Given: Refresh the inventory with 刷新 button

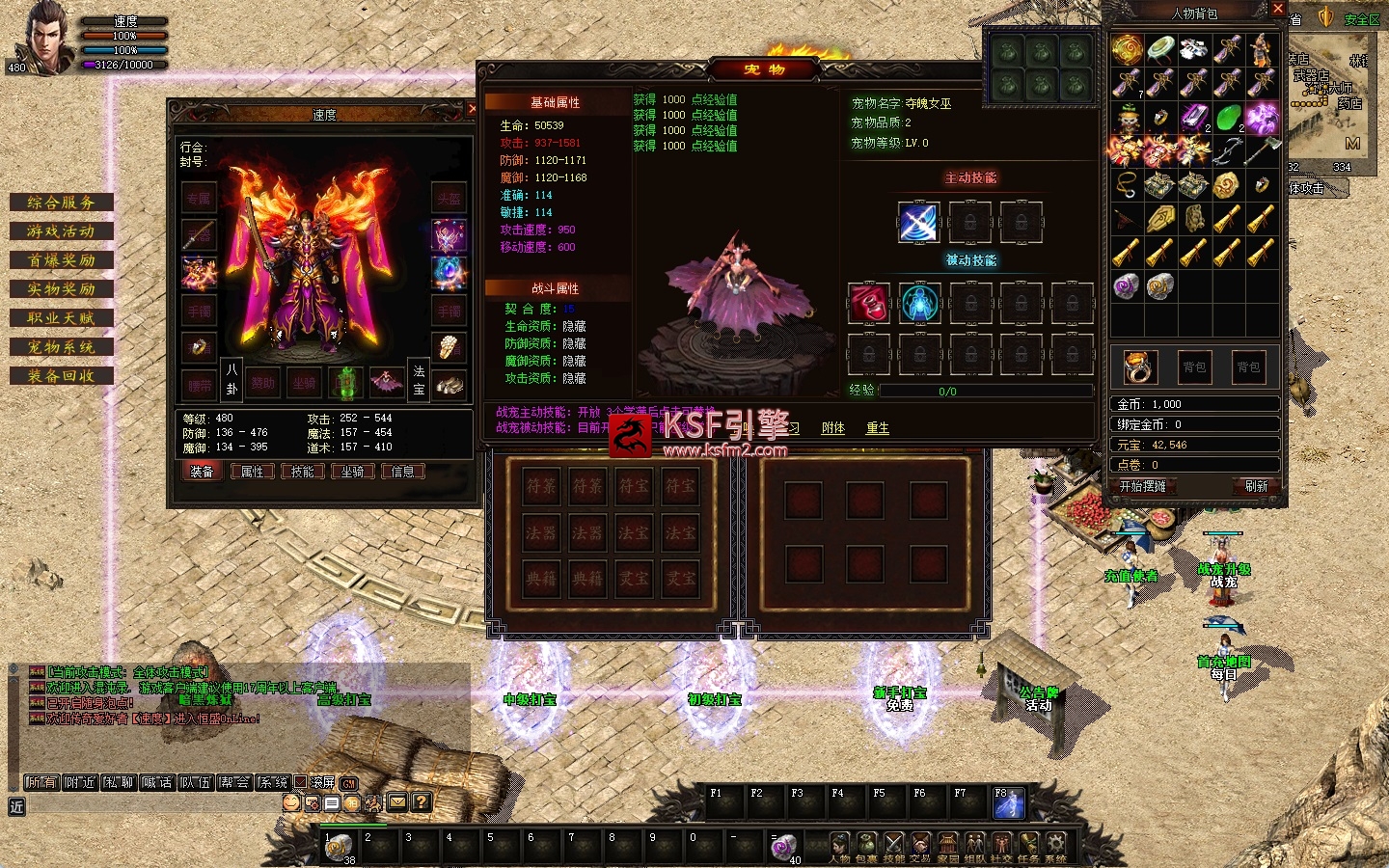Looking at the screenshot, I should coord(1256,486).
